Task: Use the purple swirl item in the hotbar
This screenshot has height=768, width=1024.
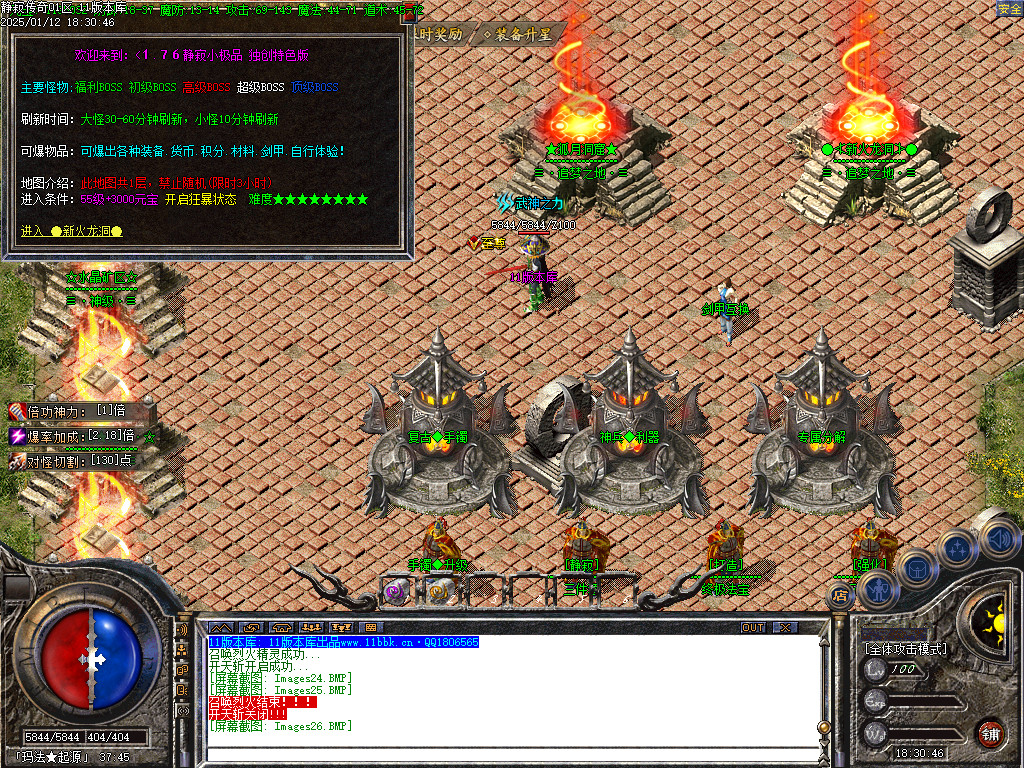Action: tap(396, 591)
